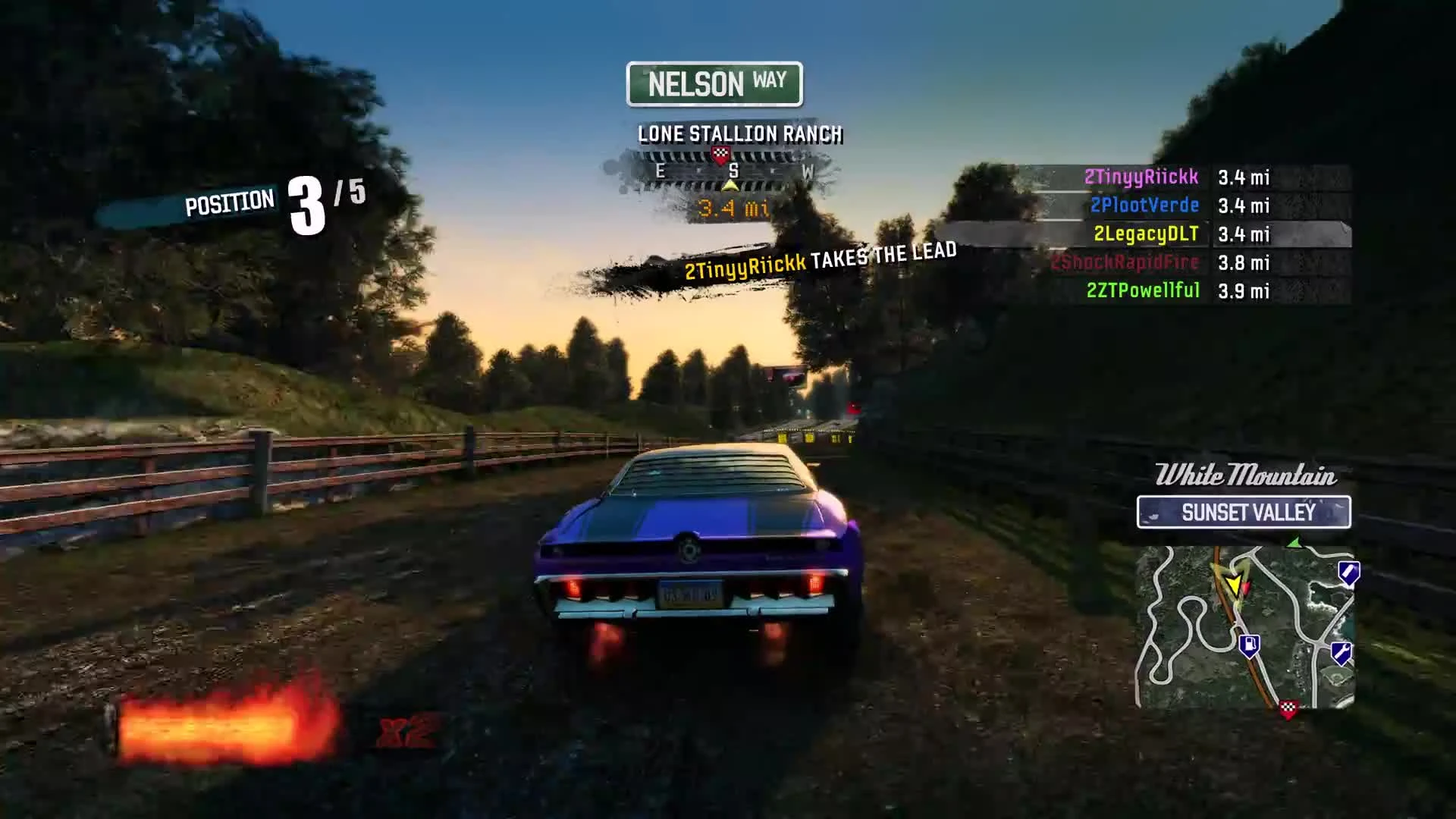Click the checkered finish flag marker on minimap
Image resolution: width=1456 pixels, height=819 pixels.
pyautogui.click(x=1289, y=710)
